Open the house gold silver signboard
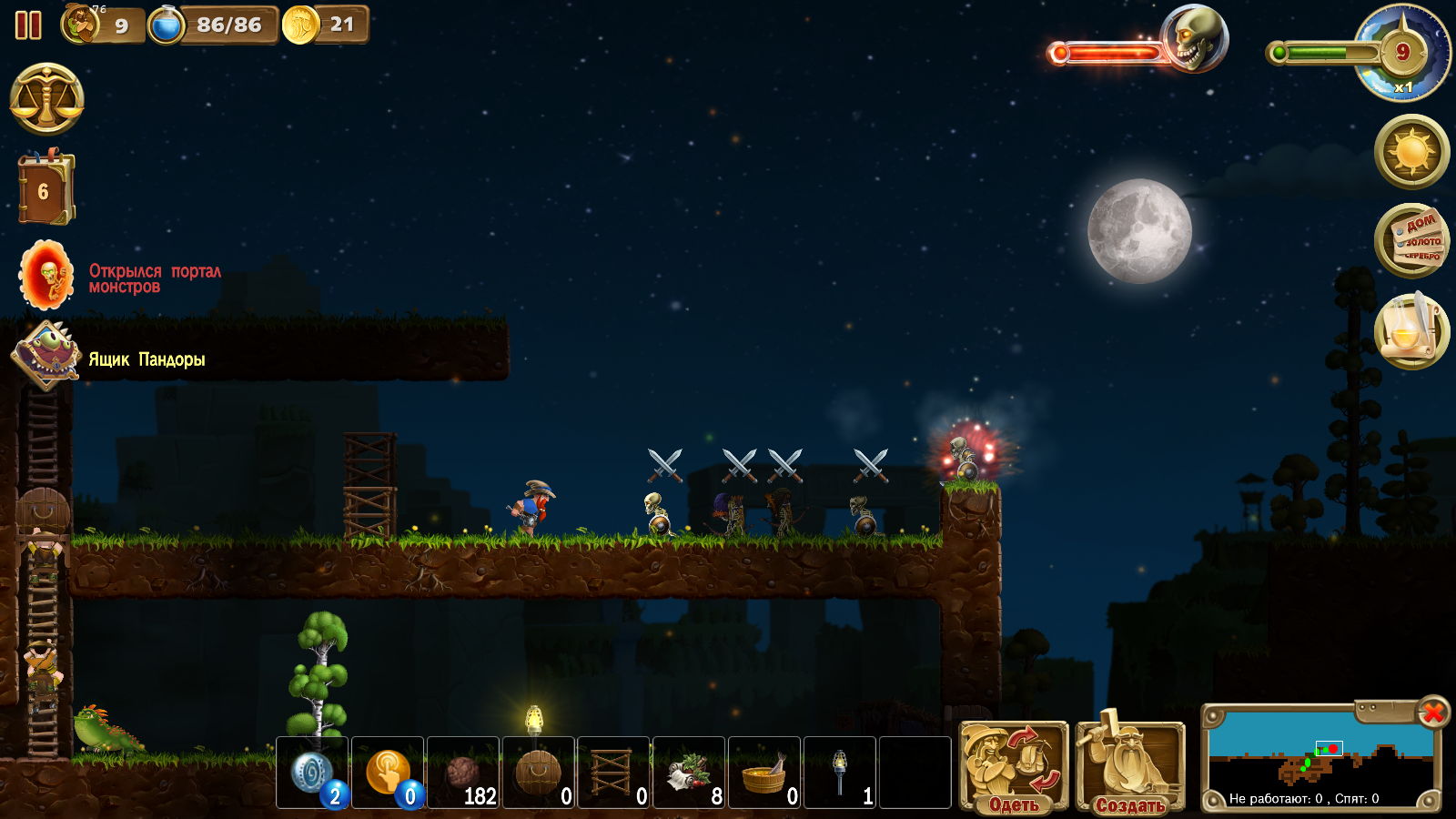This screenshot has height=819, width=1456. 1411,240
